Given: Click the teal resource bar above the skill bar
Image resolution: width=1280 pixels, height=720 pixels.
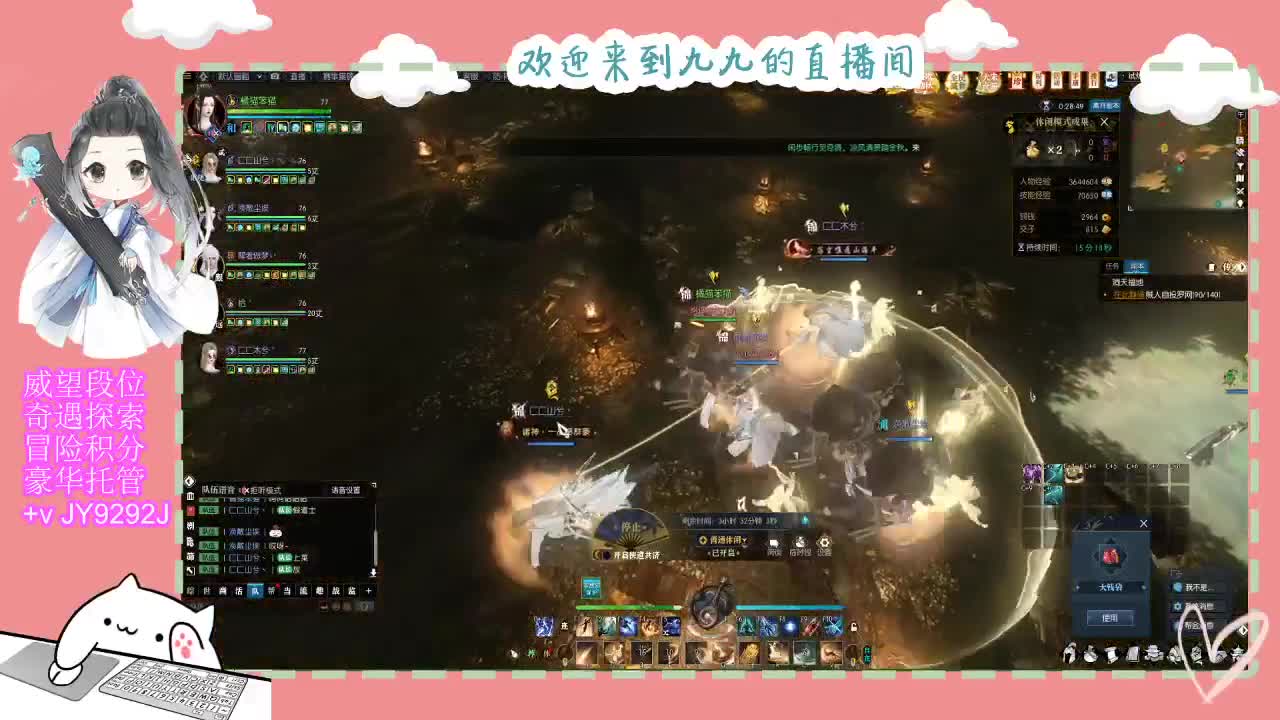Looking at the screenshot, I should 790,607.
